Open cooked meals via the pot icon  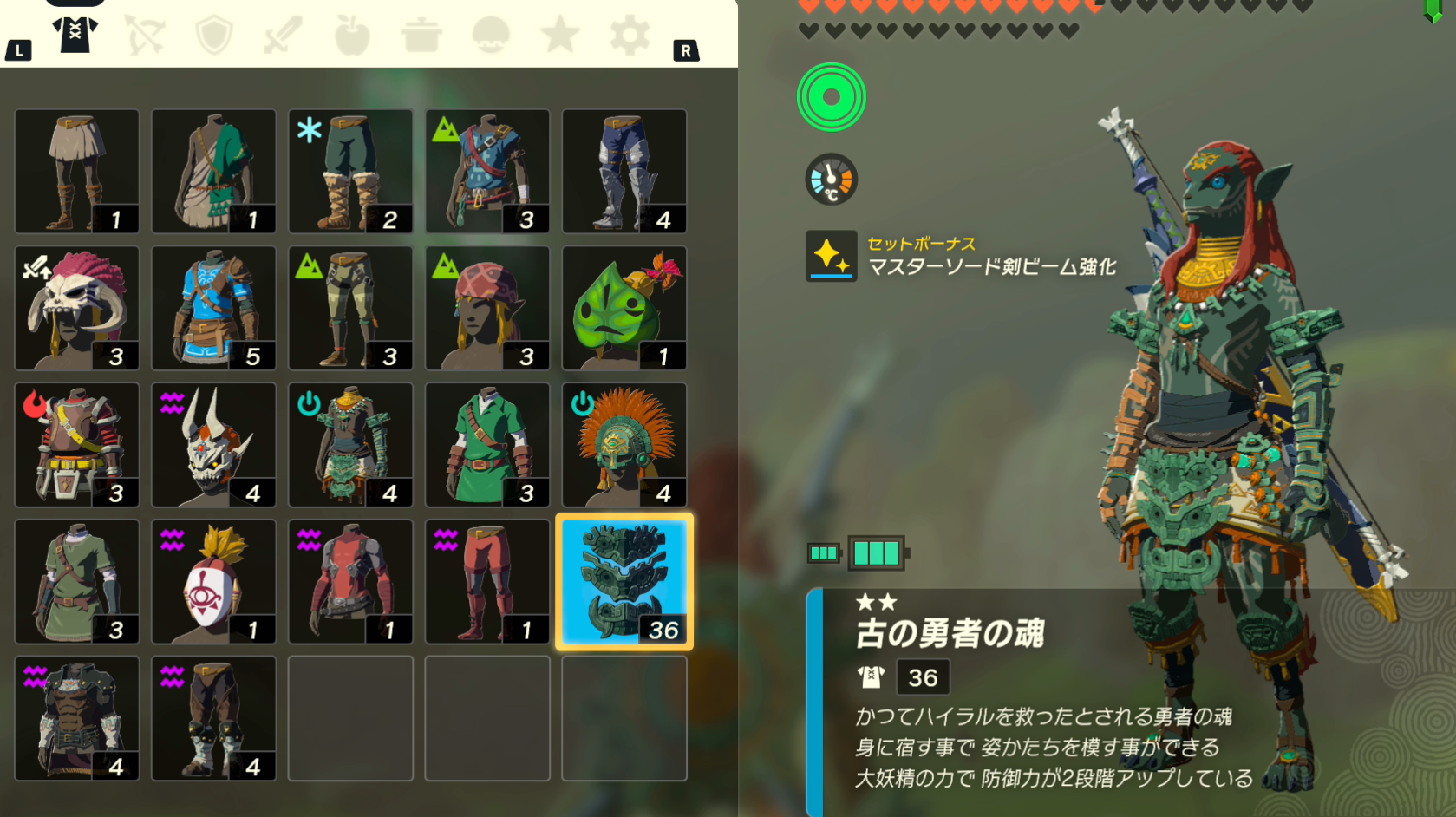pos(421,33)
